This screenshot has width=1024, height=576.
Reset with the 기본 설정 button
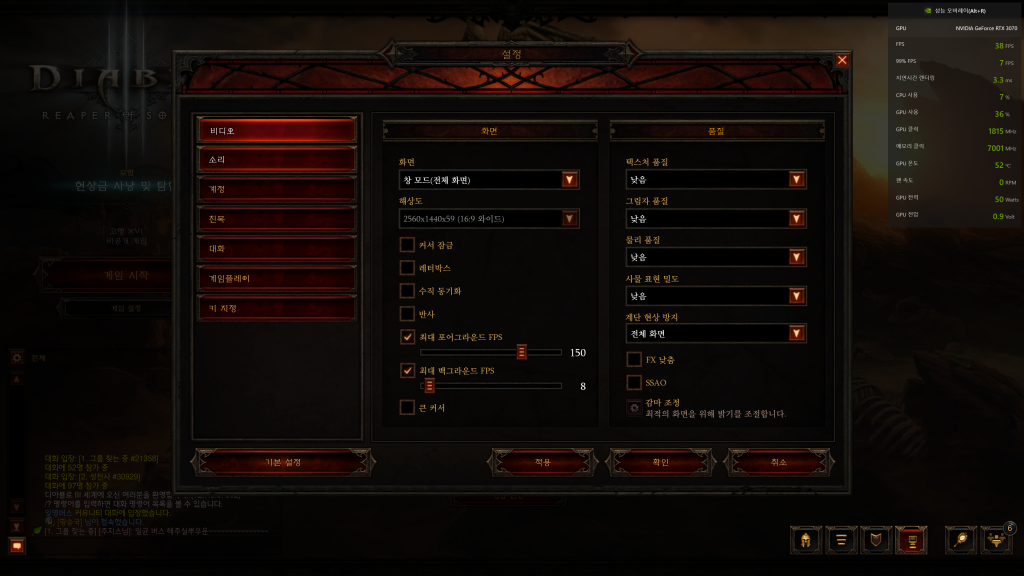pyautogui.click(x=276, y=462)
